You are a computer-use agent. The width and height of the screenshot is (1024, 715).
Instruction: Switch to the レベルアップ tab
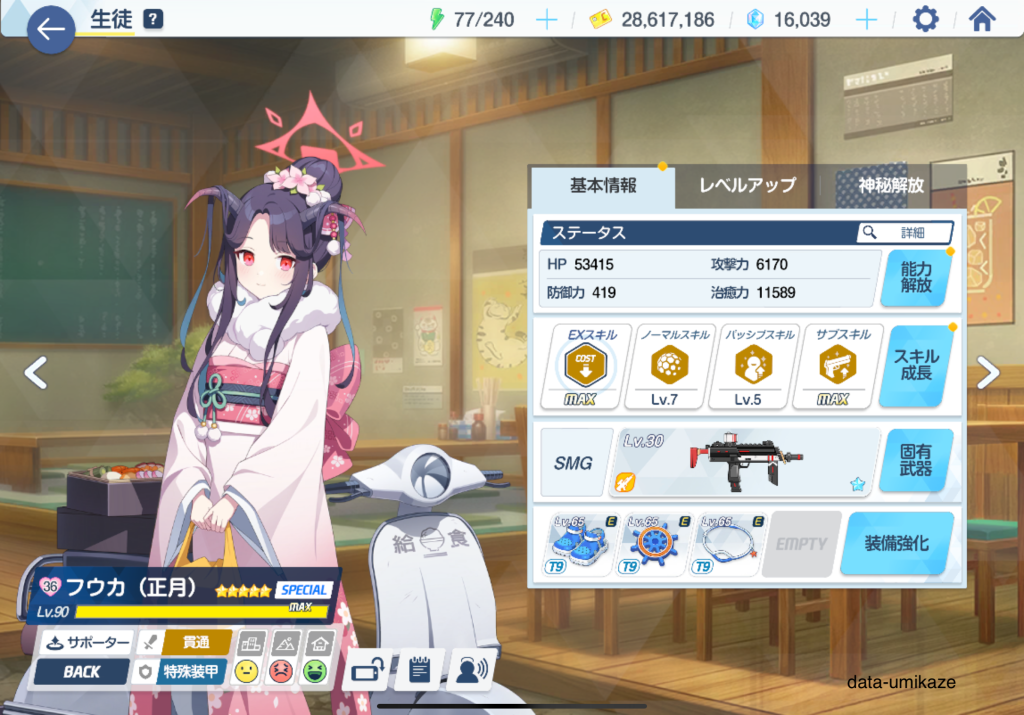pos(747,185)
